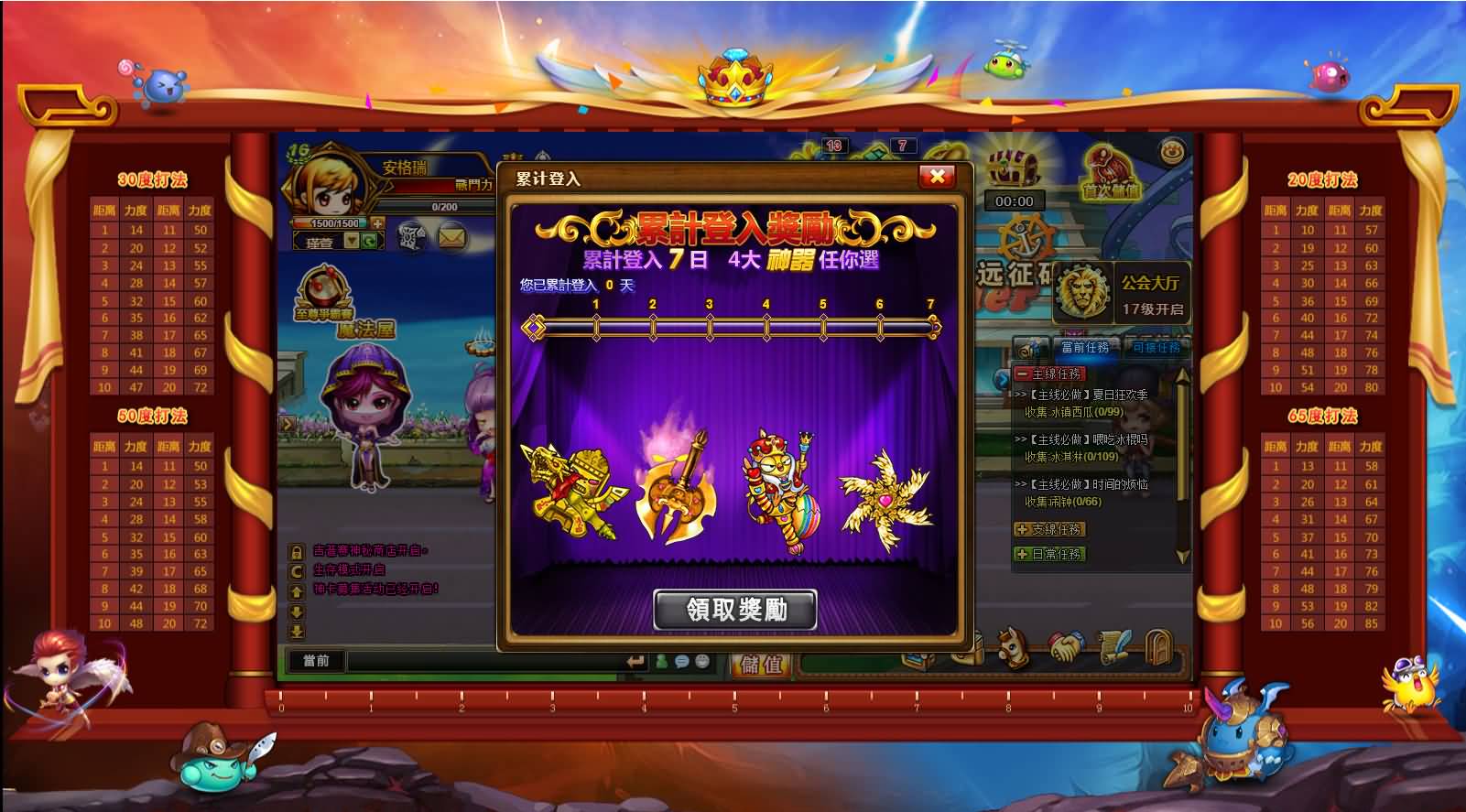Select the horse mount icon on the bottom toolbar
1466x812 pixels.
(x=1012, y=645)
